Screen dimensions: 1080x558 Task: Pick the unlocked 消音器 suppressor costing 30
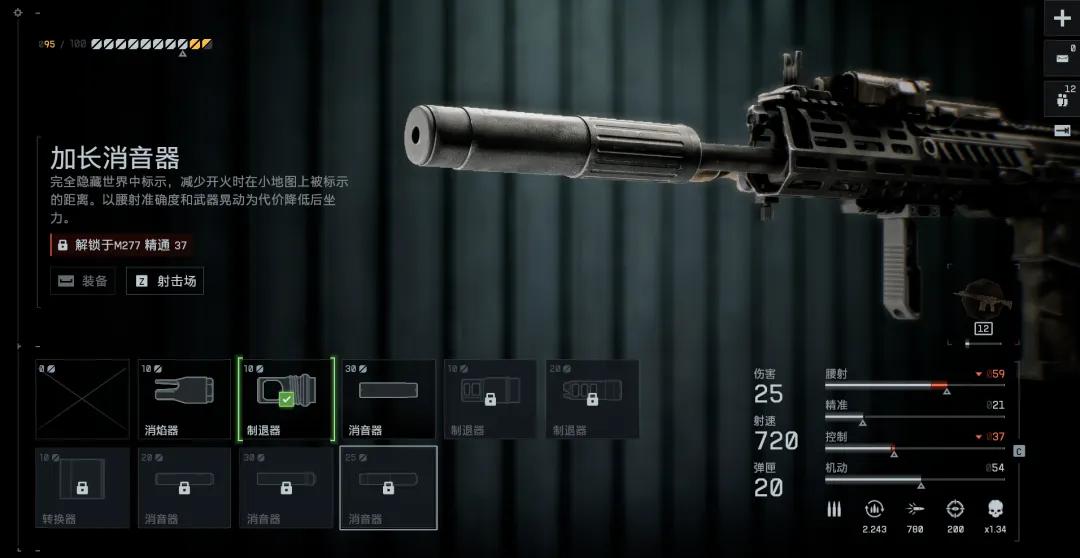tap(388, 399)
